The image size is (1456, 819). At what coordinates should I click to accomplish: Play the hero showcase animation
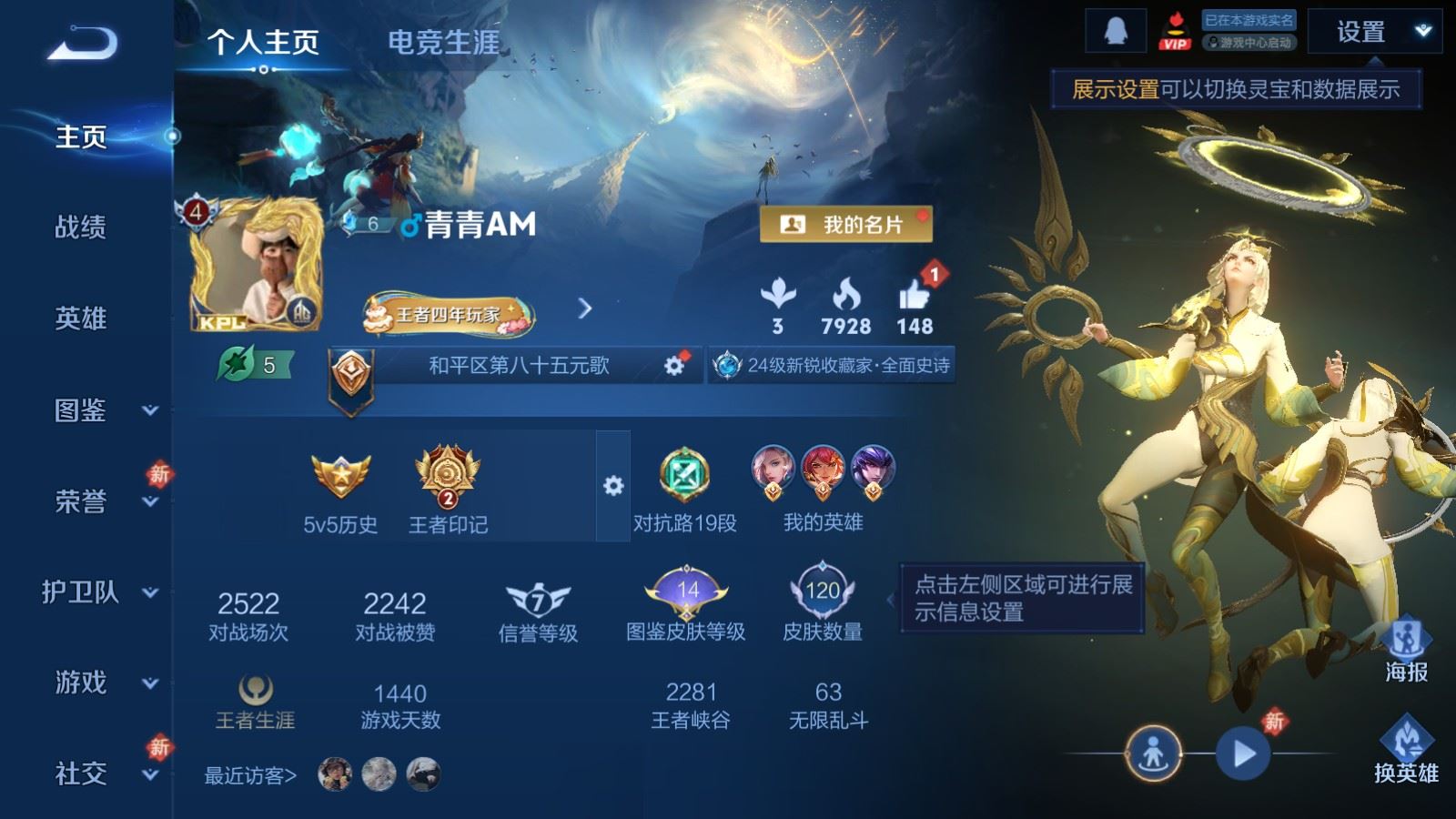(x=1244, y=753)
